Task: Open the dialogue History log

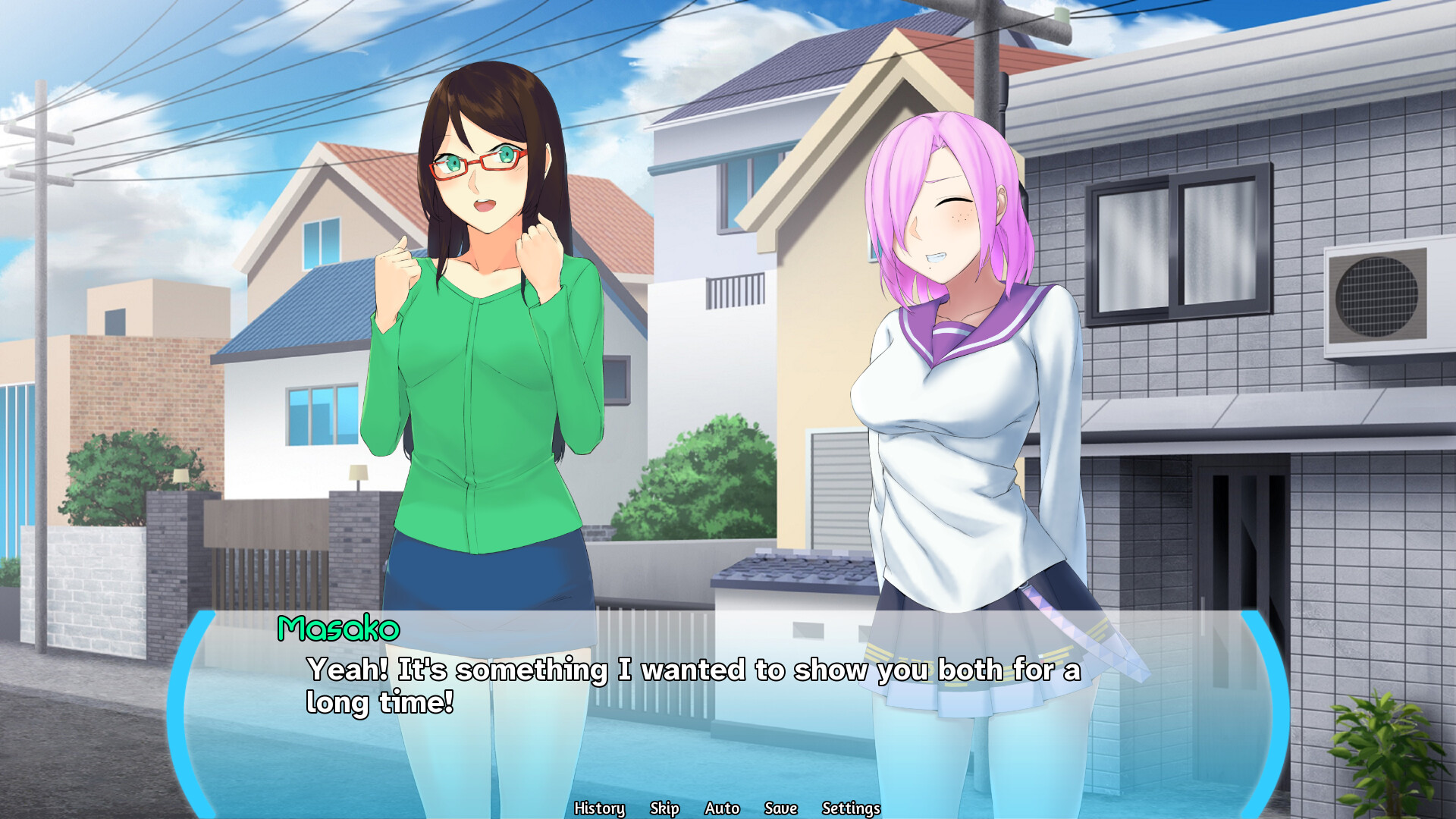Action: [x=600, y=808]
